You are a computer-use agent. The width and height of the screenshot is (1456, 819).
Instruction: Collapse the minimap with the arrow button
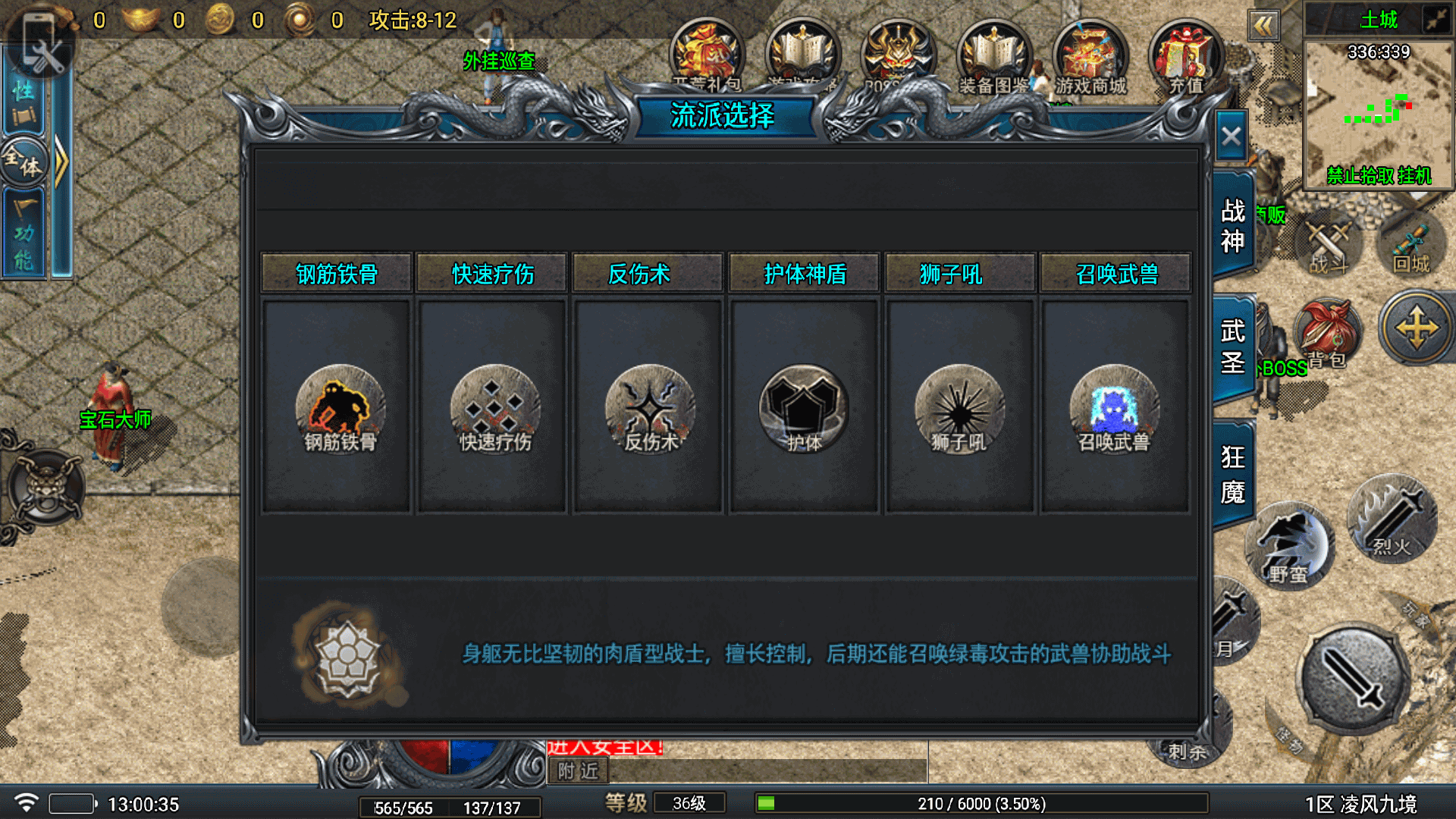(1263, 27)
